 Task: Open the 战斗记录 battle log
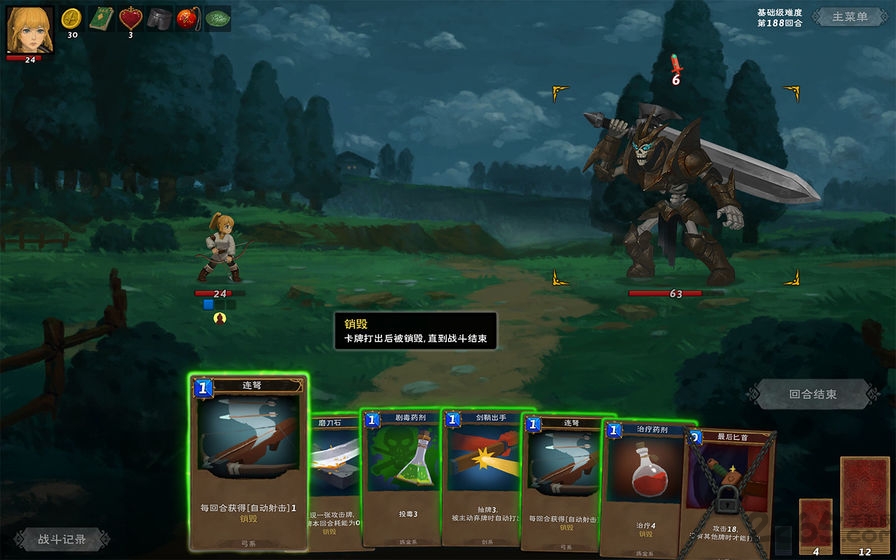click(62, 539)
